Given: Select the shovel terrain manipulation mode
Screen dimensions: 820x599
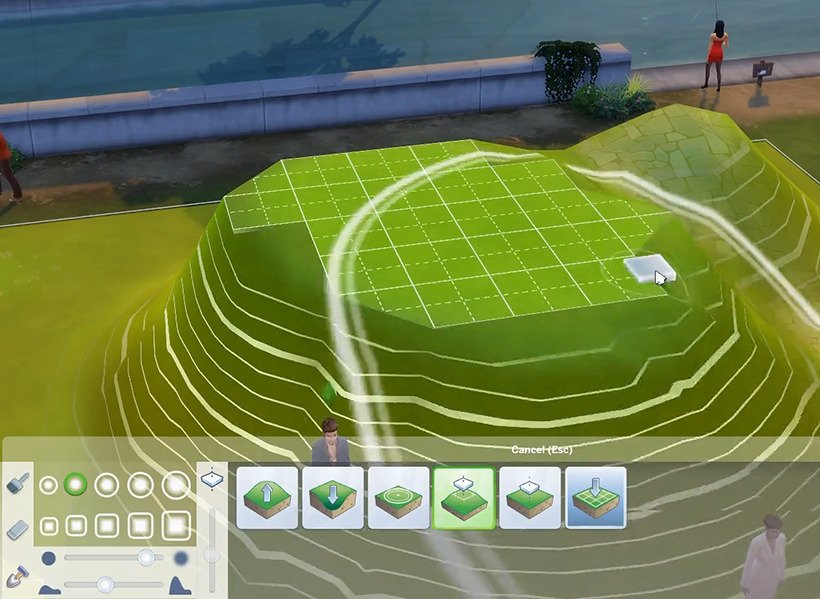Looking at the screenshot, I should coord(17,577).
